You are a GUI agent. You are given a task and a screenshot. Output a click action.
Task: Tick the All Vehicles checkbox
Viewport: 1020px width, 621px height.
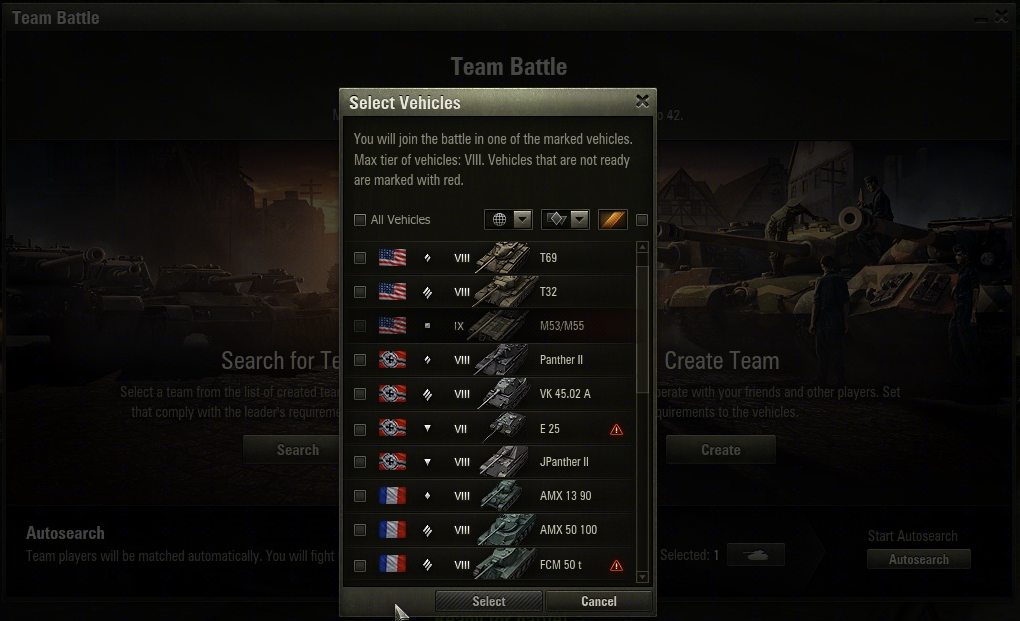[360, 220]
